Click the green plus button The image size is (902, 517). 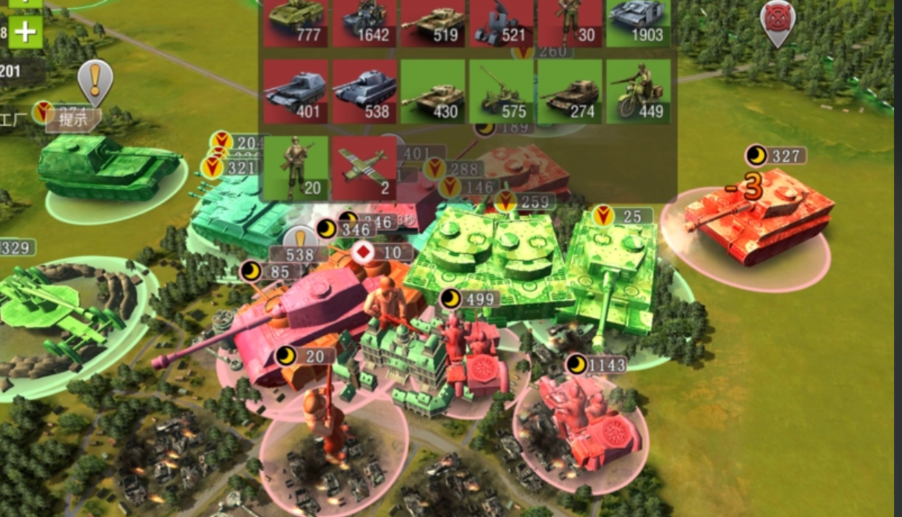click(x=25, y=31)
